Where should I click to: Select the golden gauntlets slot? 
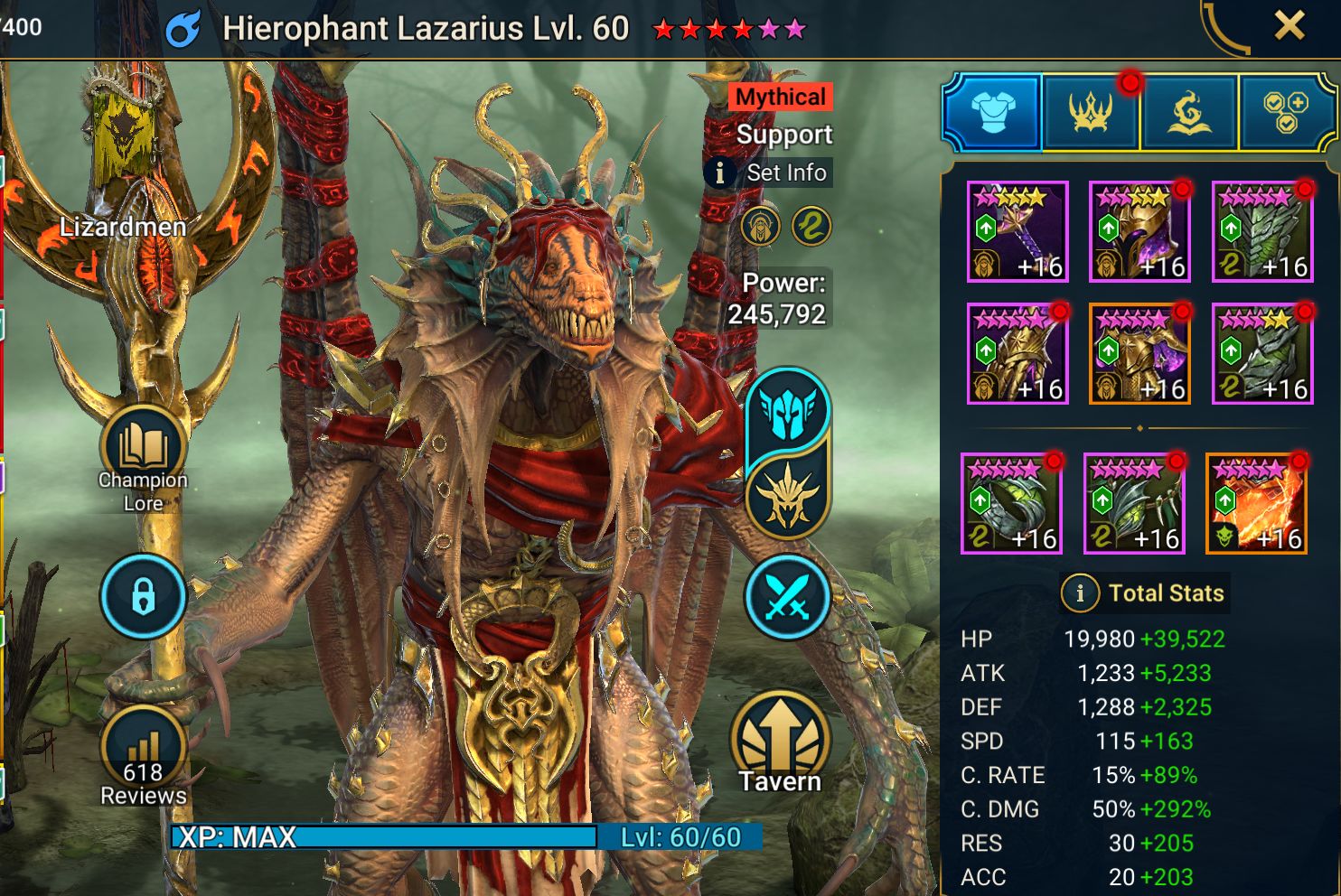tap(1017, 354)
